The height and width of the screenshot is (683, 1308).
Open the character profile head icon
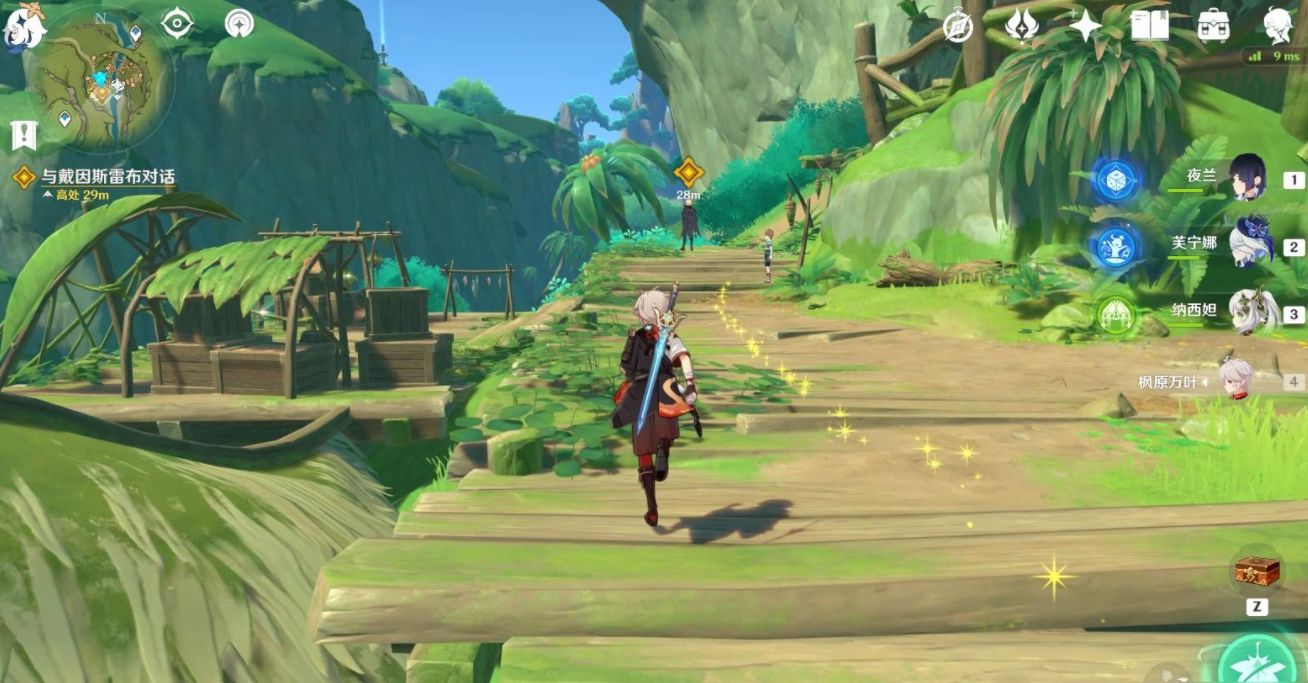point(1277,26)
